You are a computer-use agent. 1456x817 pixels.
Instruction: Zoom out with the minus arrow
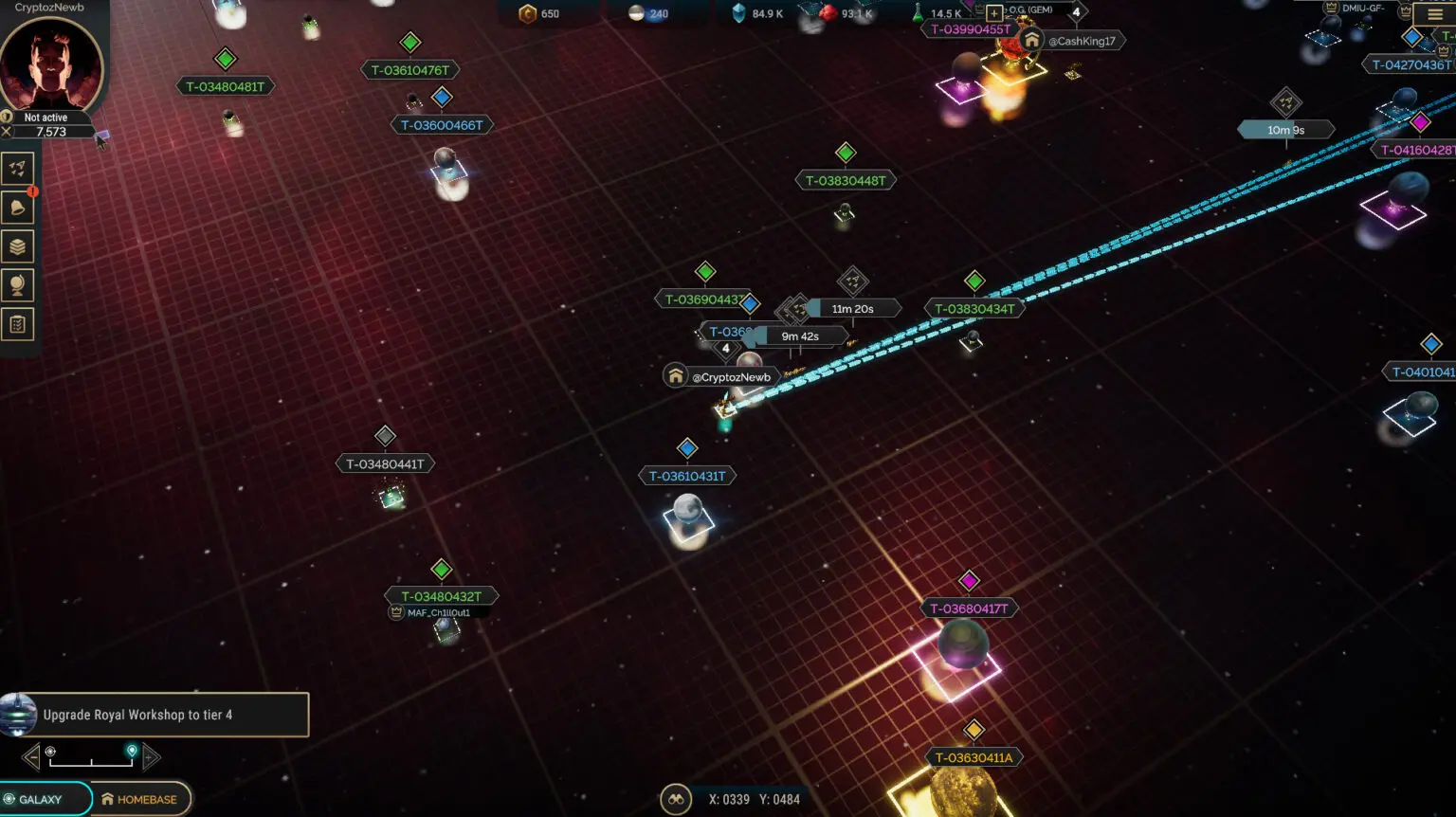point(31,756)
